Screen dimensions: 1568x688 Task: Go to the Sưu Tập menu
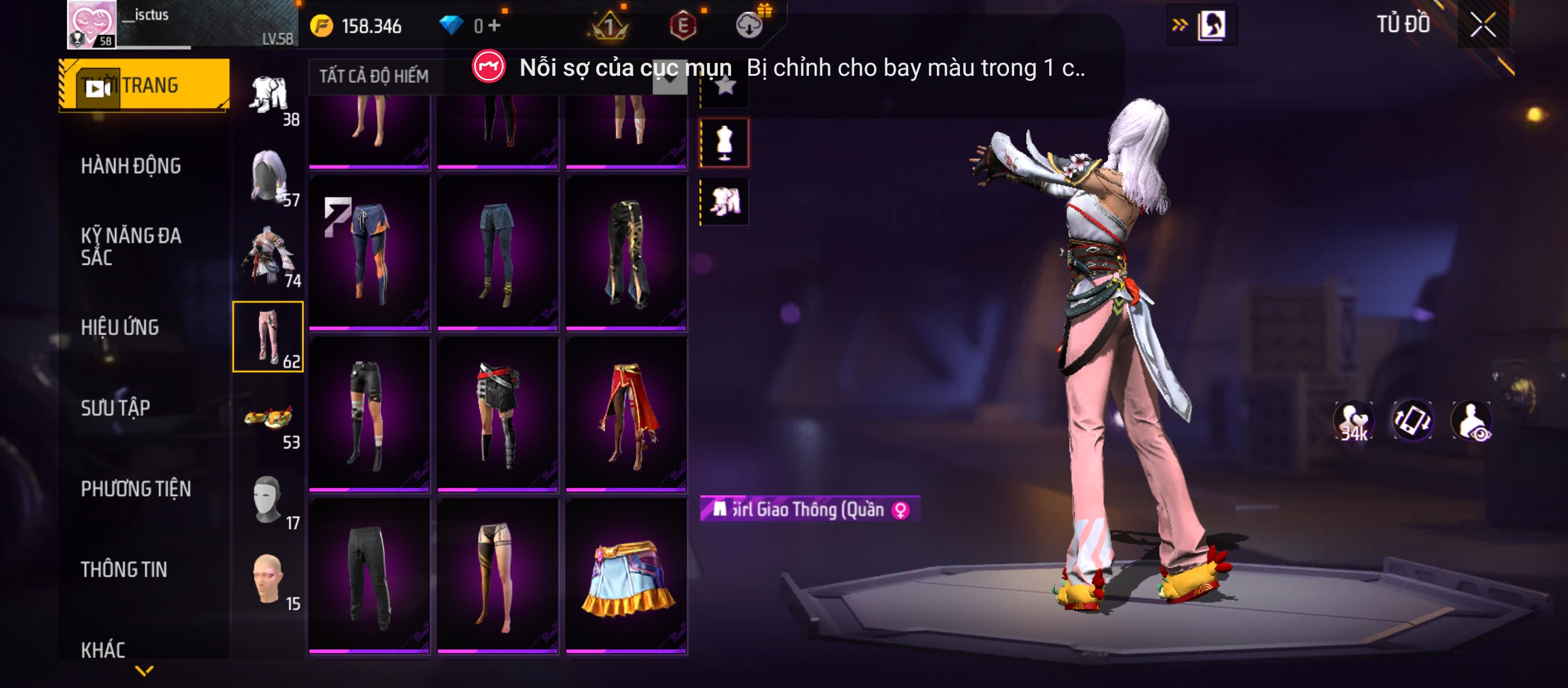(115, 408)
